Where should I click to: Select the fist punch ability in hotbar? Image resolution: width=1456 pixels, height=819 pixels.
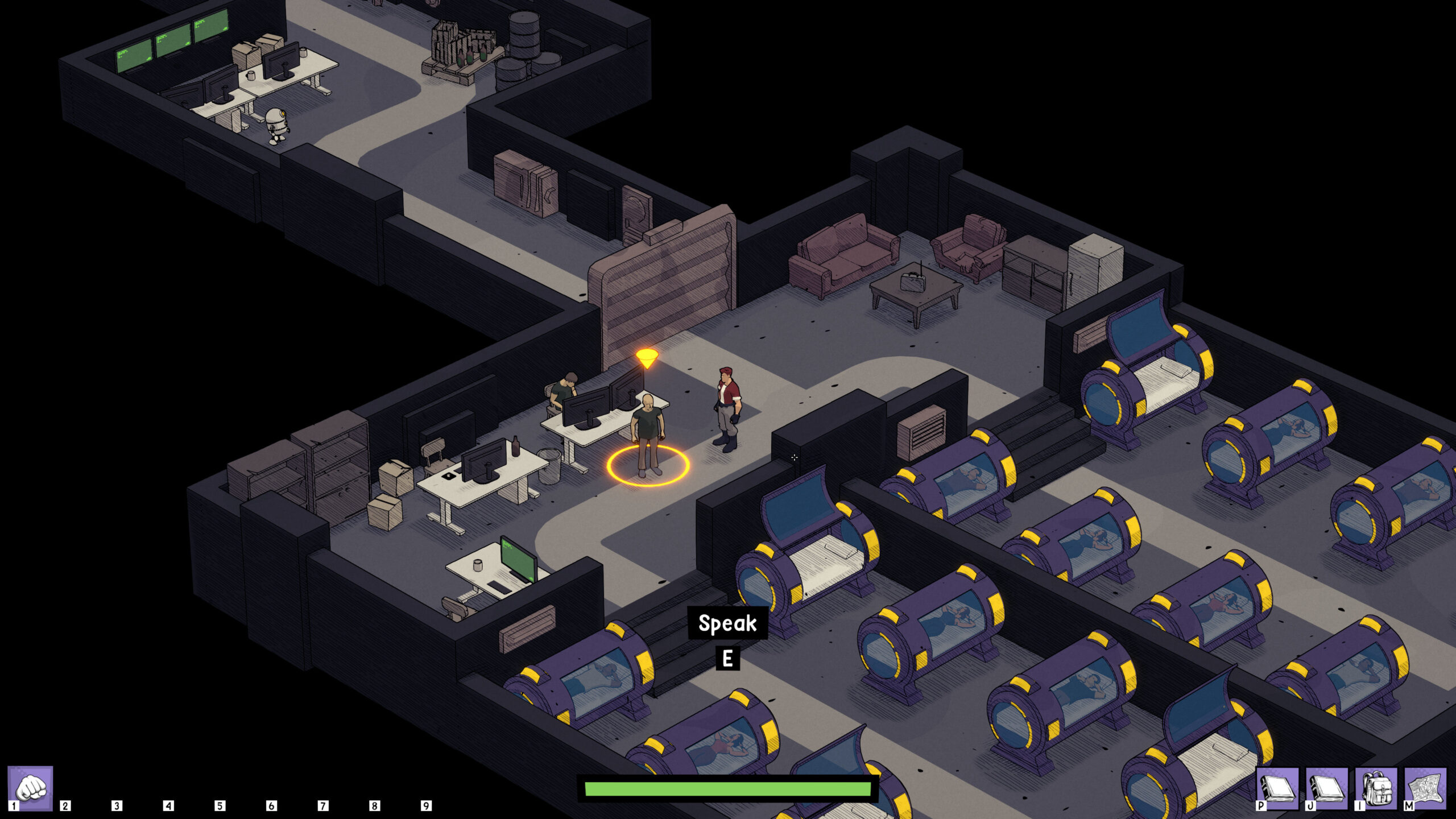coord(31,788)
